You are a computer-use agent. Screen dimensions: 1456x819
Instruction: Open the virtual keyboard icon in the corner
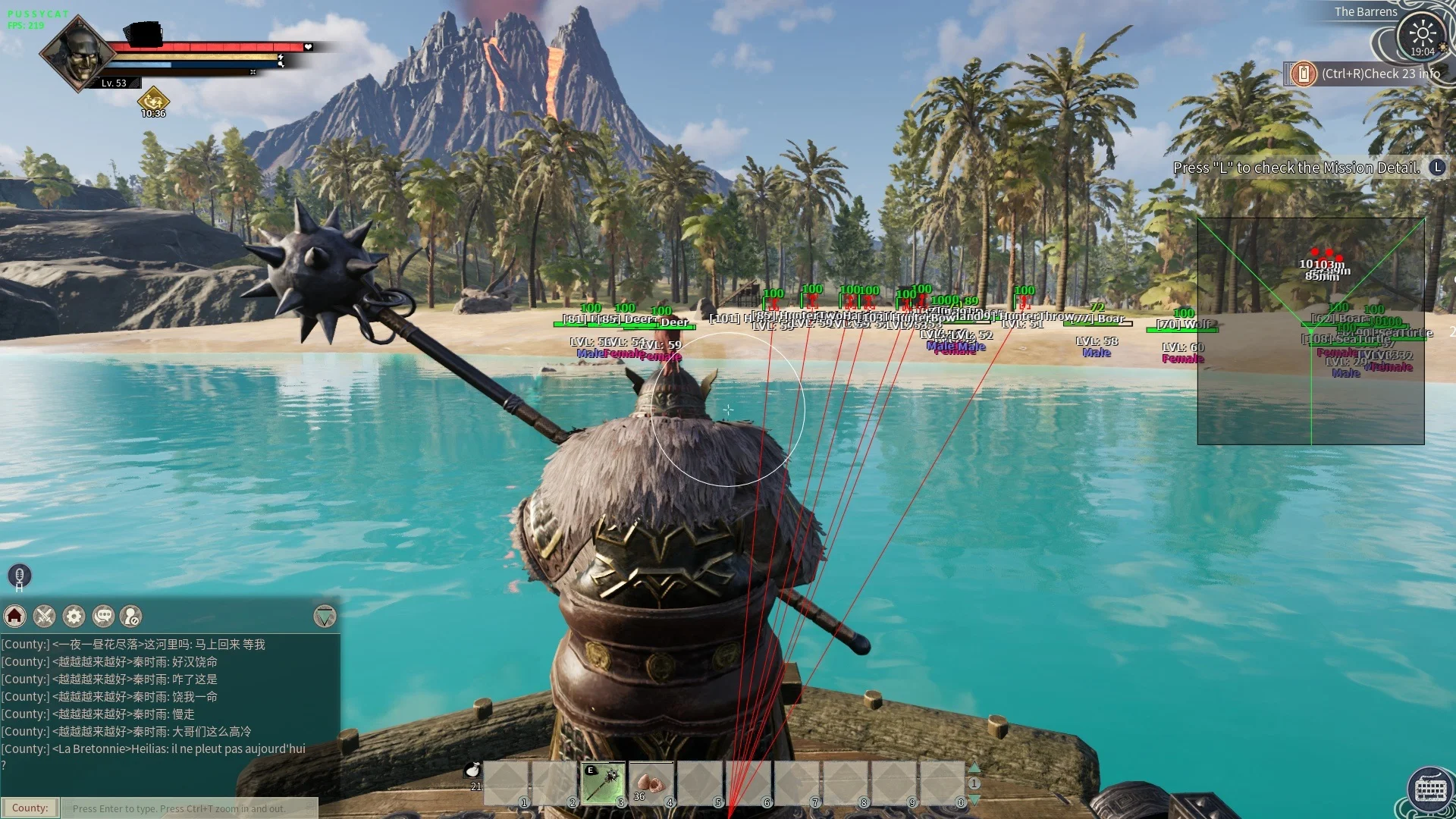(x=1430, y=790)
